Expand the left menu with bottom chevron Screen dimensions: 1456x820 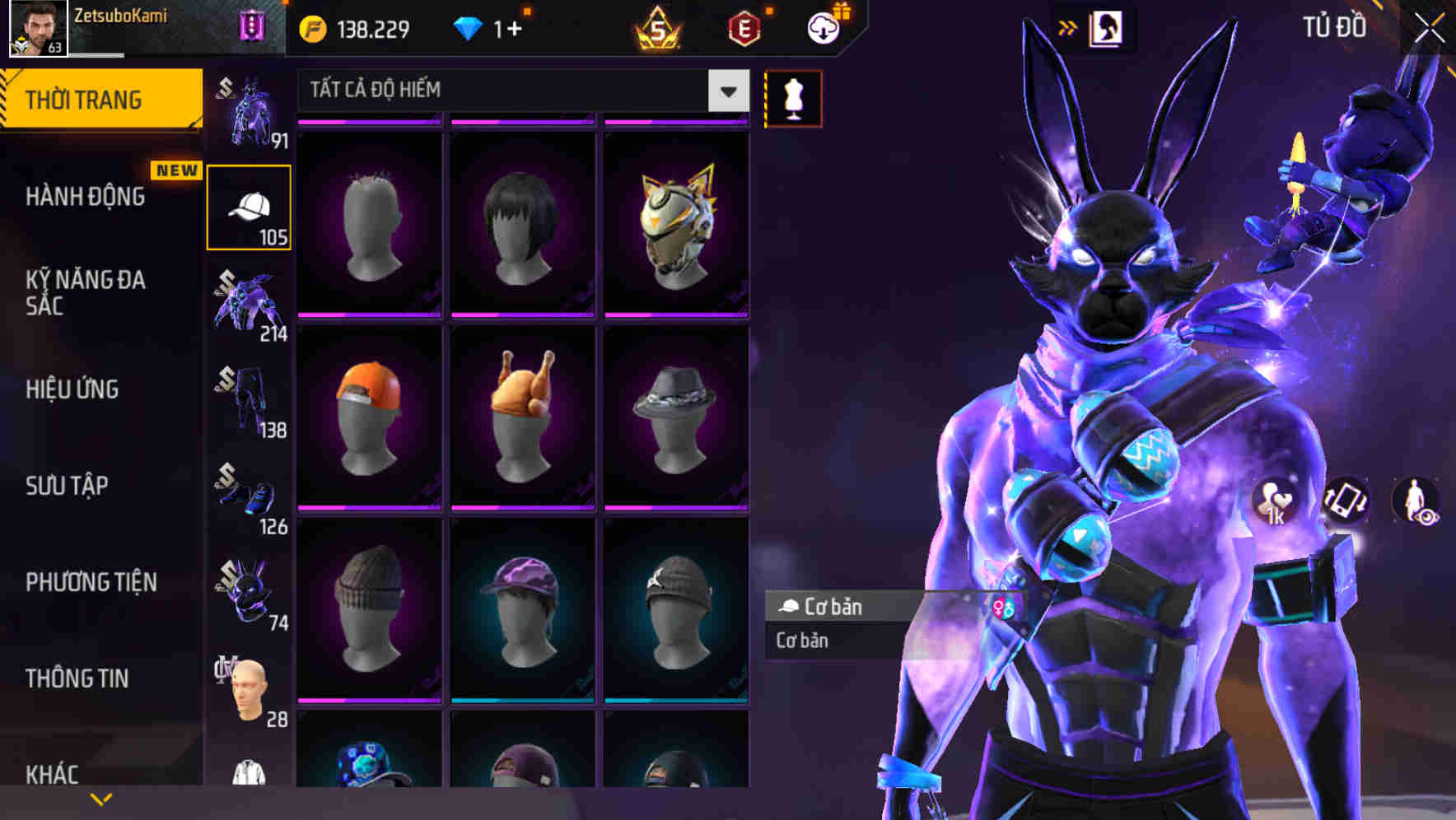[x=100, y=797]
